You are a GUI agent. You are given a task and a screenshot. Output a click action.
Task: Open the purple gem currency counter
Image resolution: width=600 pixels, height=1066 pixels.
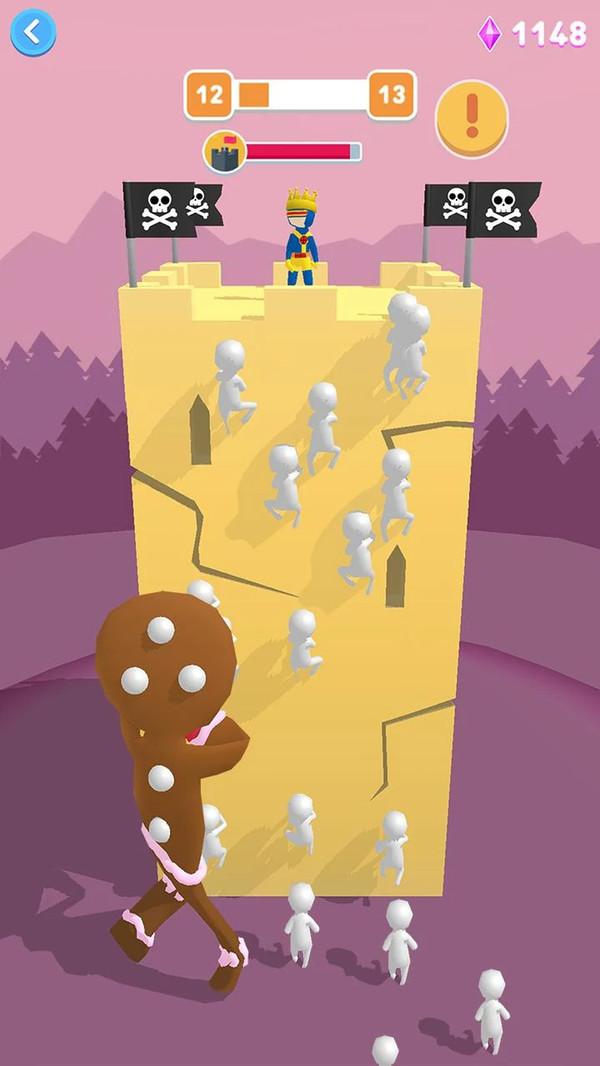coord(533,34)
